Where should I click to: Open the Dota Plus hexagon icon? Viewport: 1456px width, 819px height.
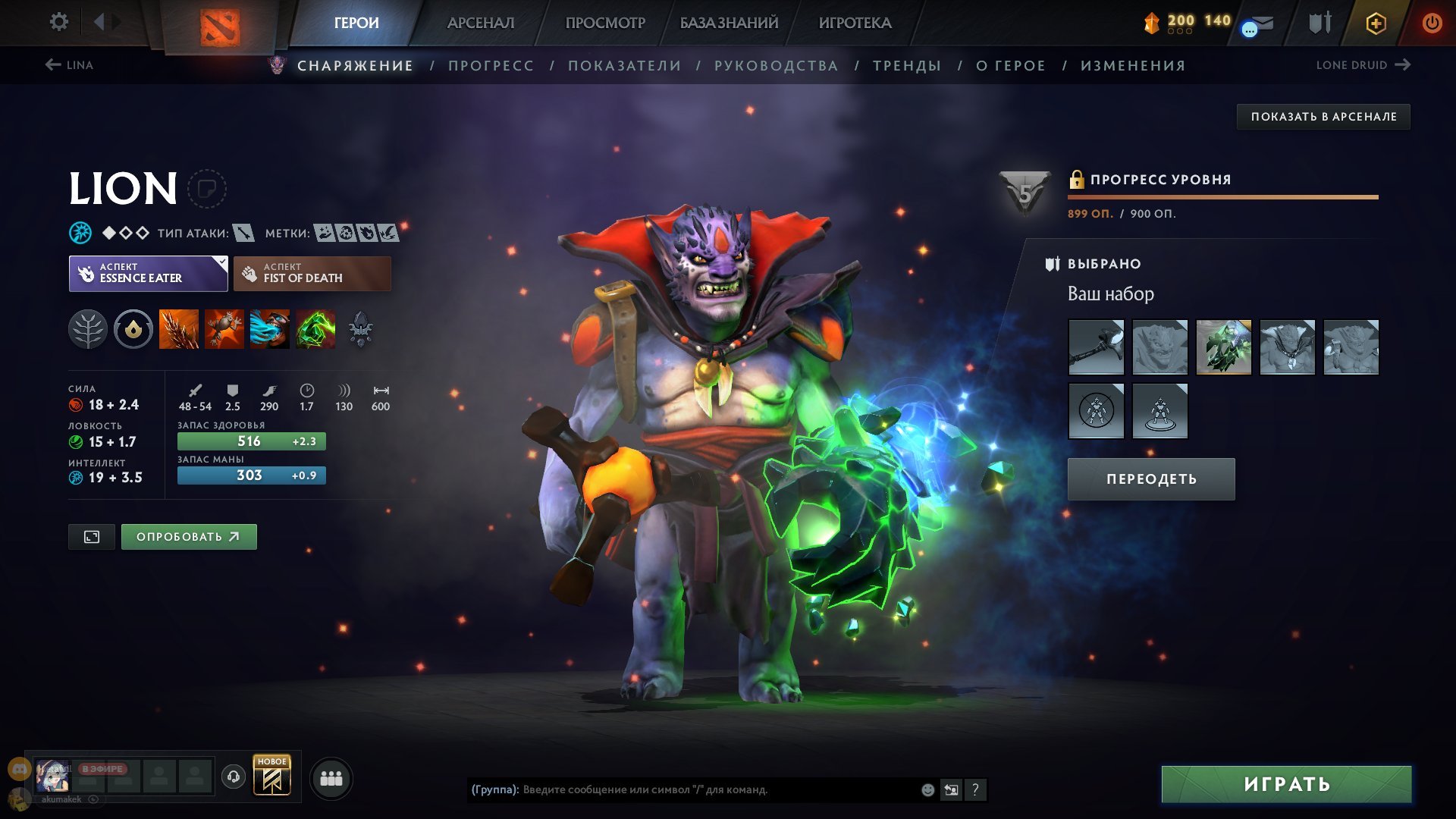pos(1376,23)
